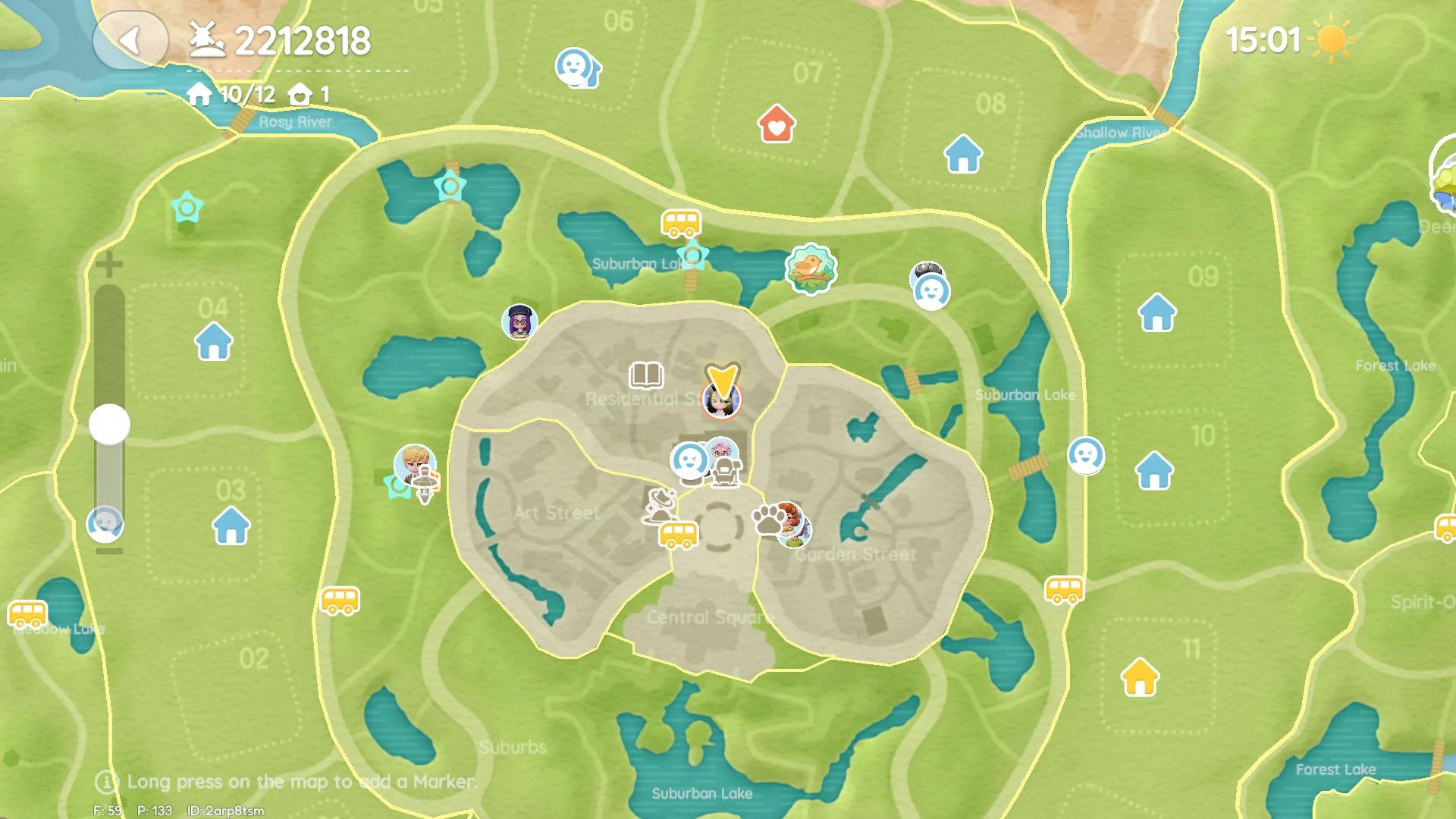Image resolution: width=1456 pixels, height=819 pixels.
Task: Select the blue house marker in plot 09
Action: tap(1157, 312)
